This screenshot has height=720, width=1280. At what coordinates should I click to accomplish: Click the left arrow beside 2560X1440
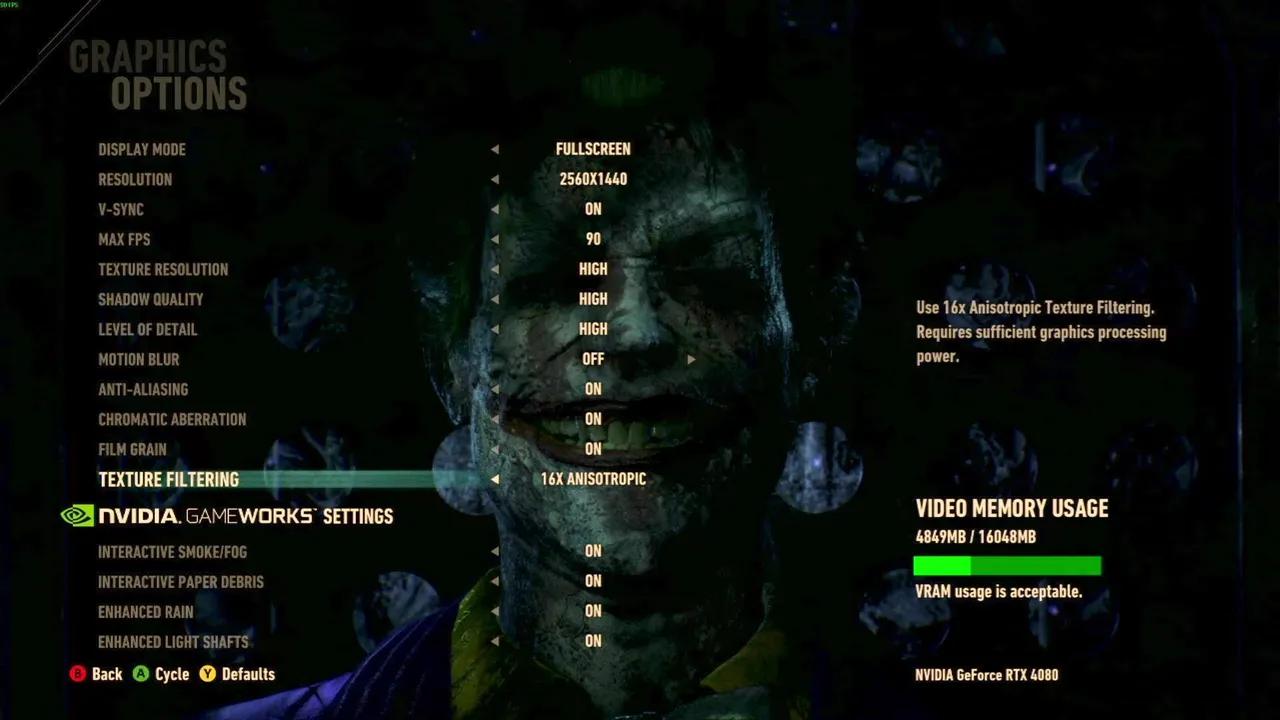pyautogui.click(x=495, y=179)
